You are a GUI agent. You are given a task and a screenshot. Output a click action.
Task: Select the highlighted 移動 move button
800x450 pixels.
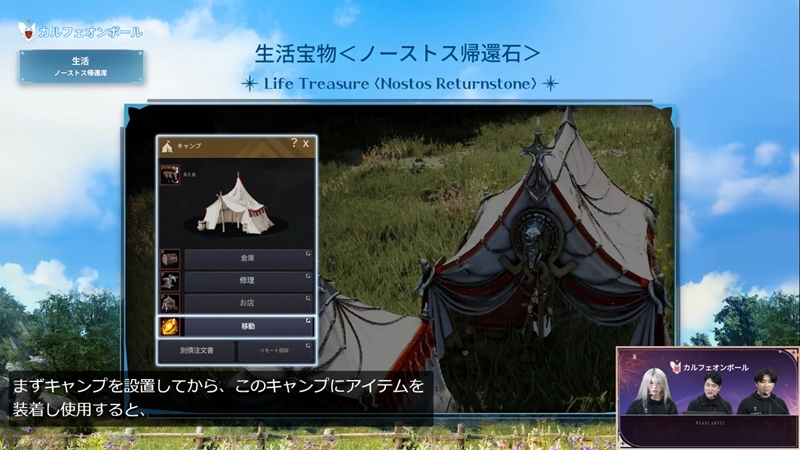coord(249,326)
